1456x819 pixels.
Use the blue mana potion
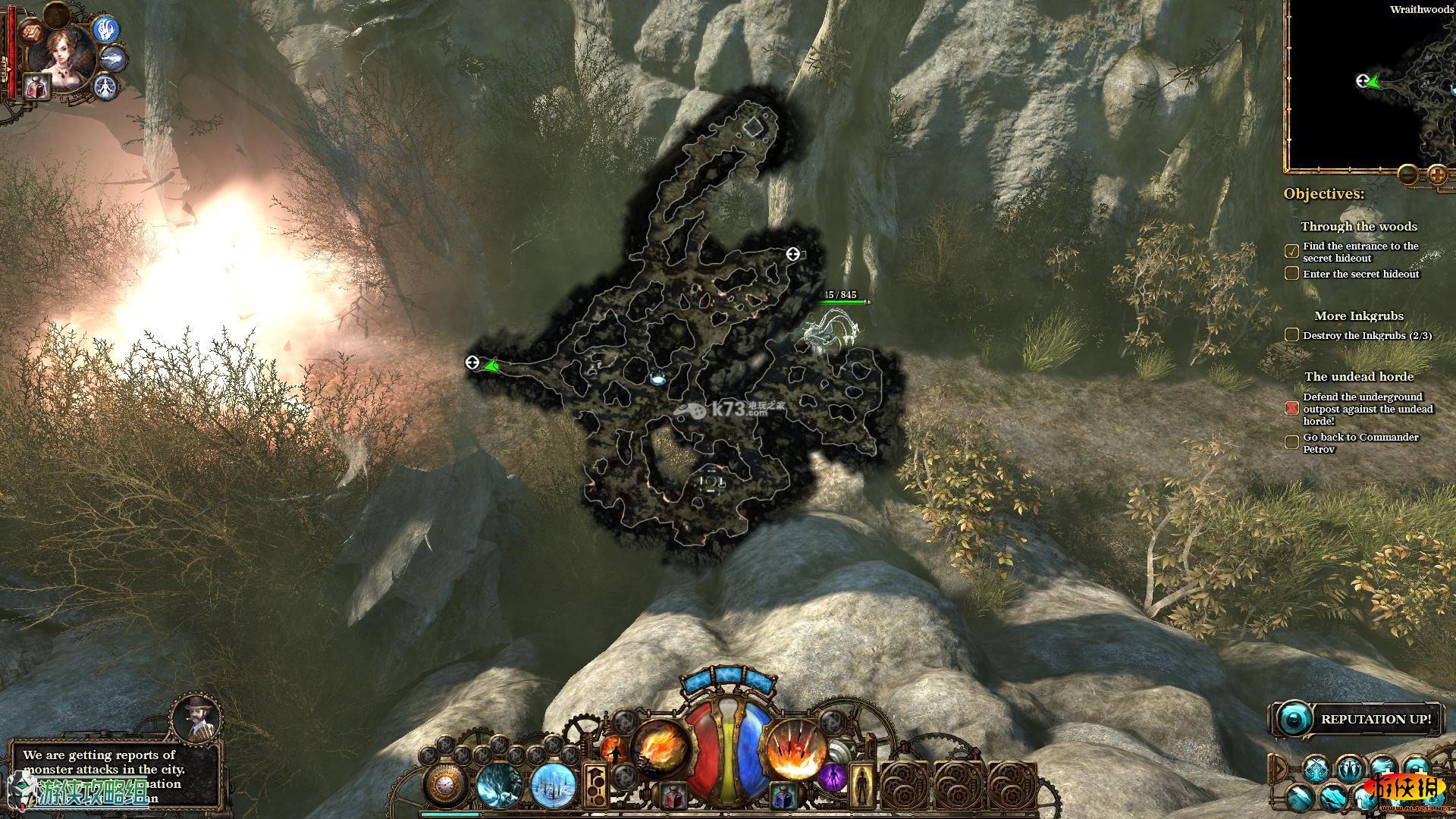783,795
